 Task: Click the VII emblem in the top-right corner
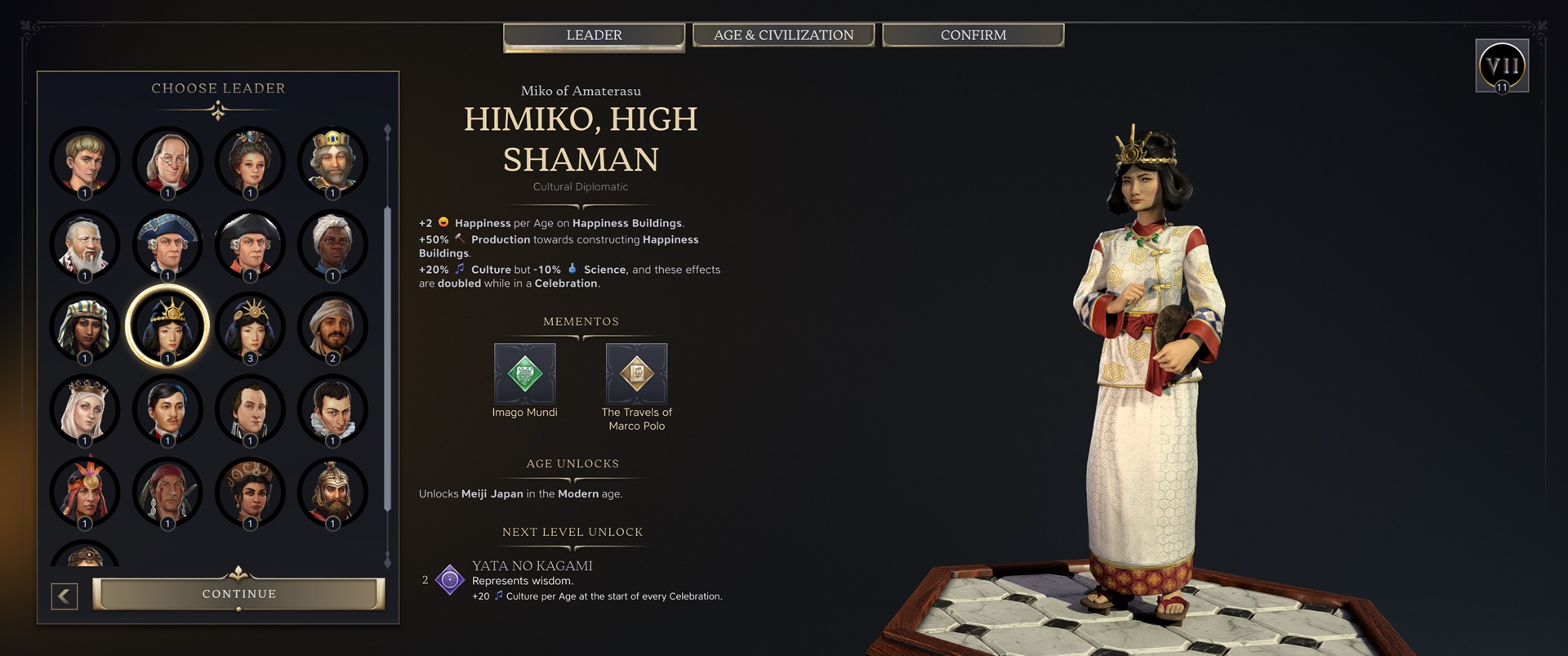[x=1502, y=65]
